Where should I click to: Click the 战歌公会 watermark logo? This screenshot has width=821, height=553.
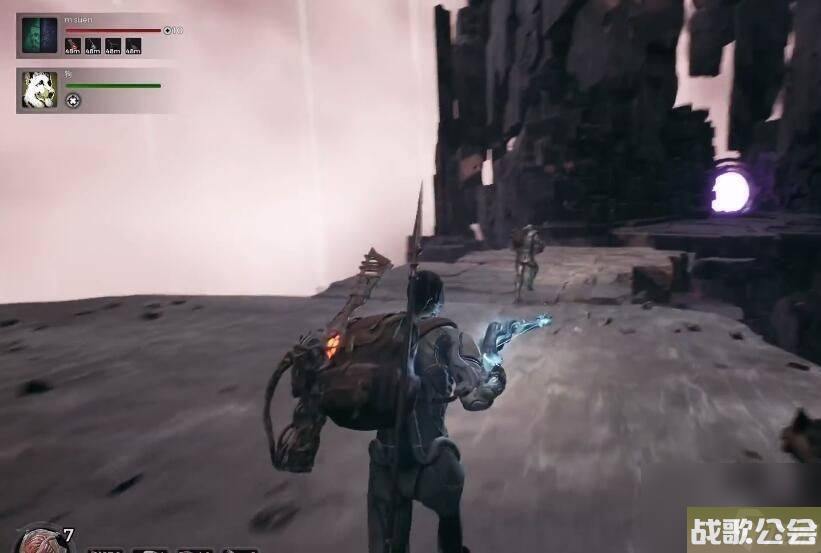(753, 530)
